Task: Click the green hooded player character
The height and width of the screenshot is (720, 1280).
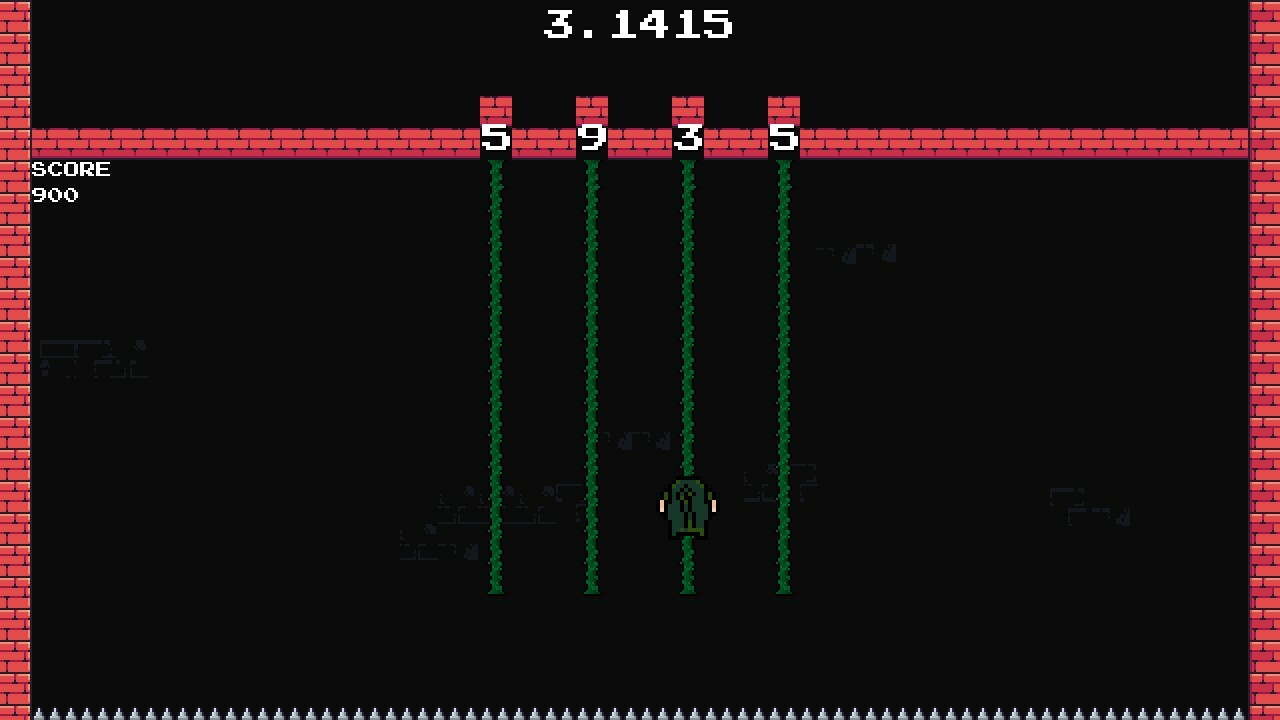Action: 686,505
